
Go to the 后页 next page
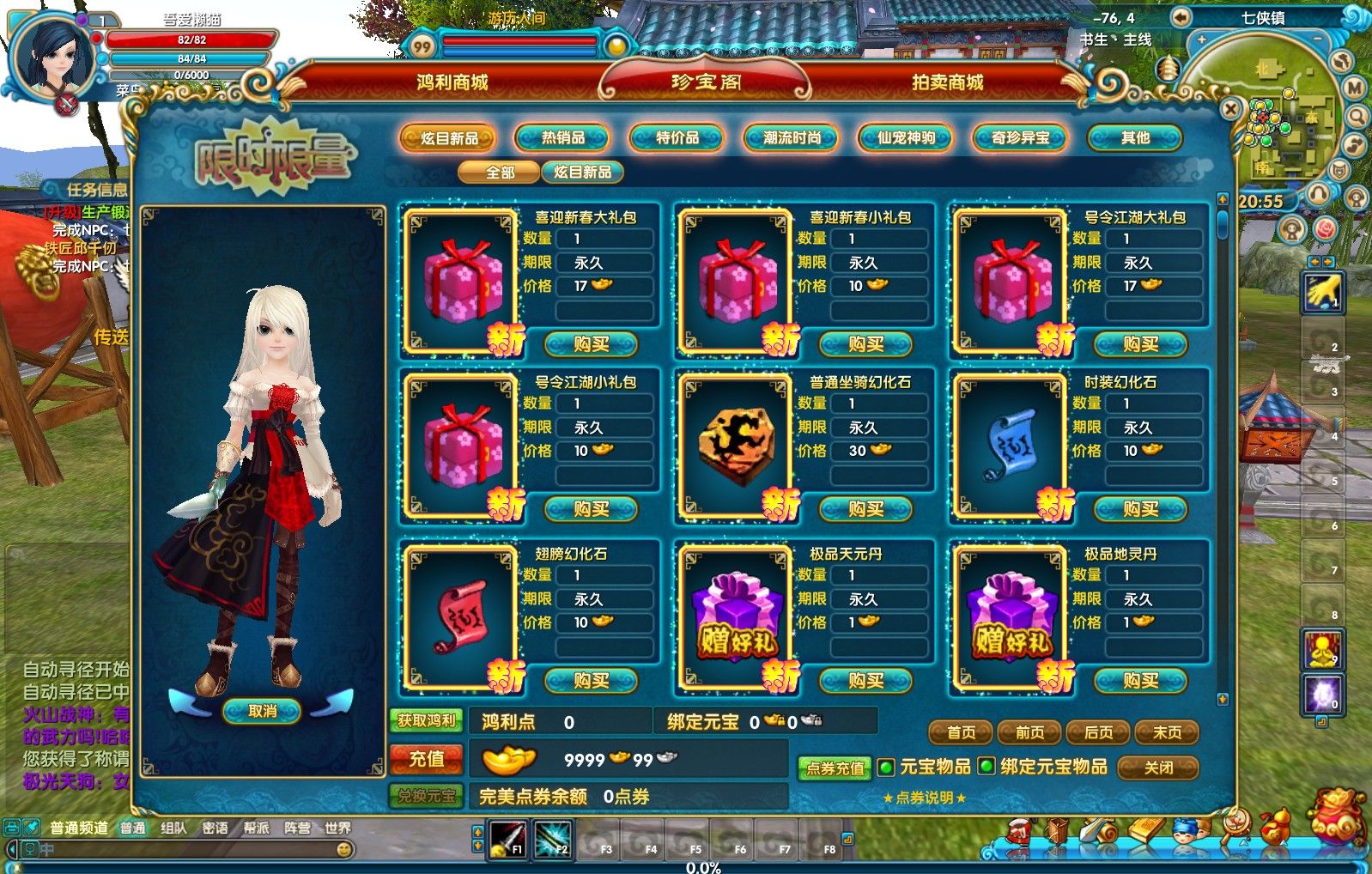coord(1098,732)
